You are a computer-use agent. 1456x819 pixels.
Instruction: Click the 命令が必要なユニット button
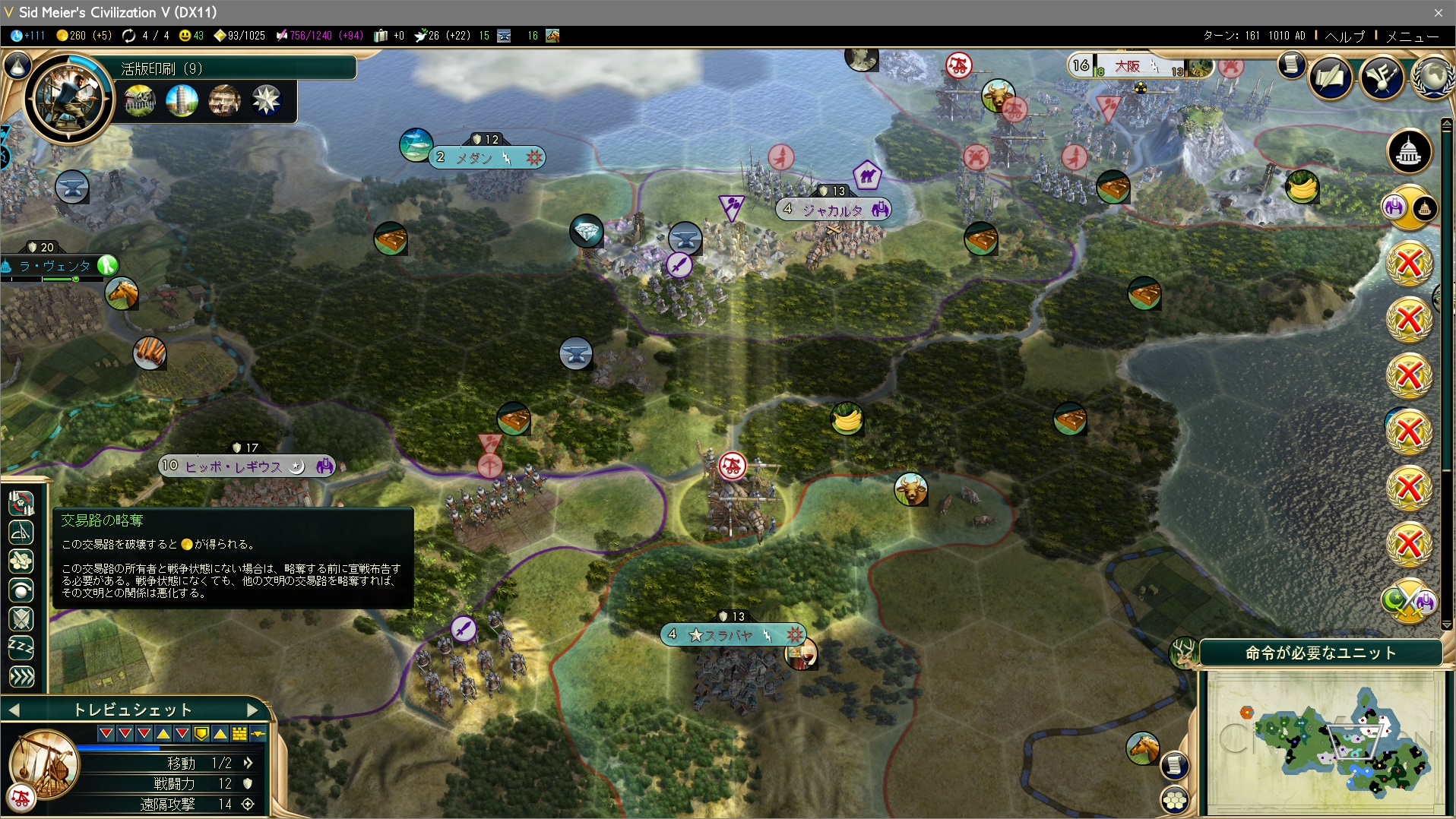1320,653
